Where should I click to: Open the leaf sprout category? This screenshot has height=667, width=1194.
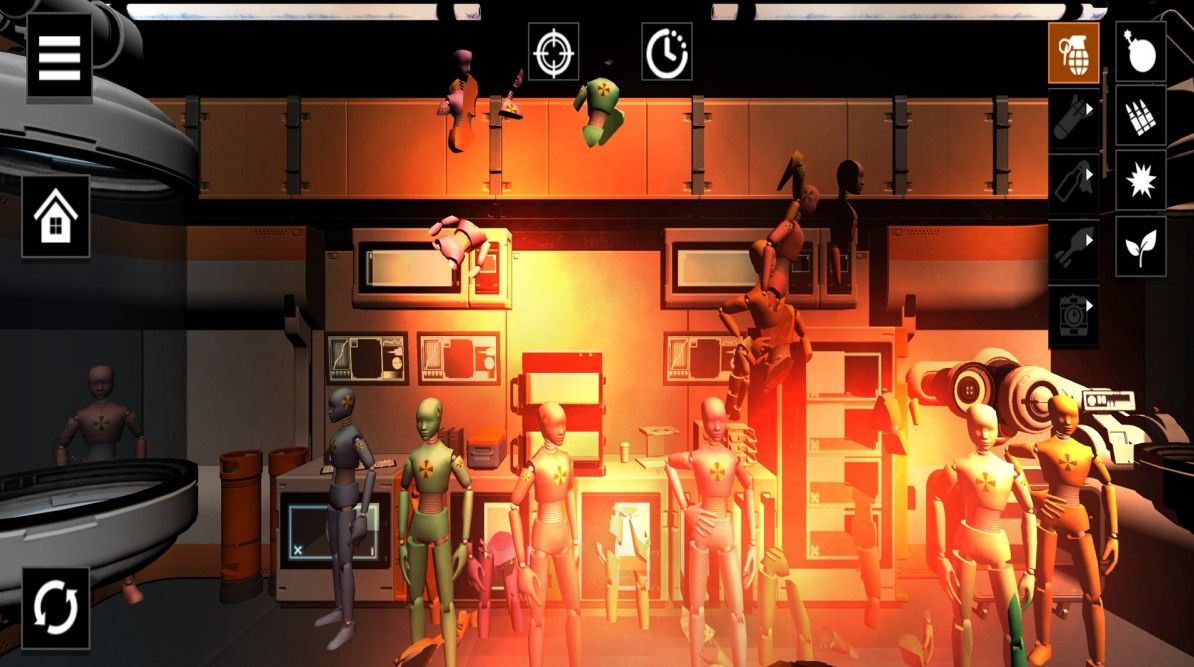[x=1140, y=248]
